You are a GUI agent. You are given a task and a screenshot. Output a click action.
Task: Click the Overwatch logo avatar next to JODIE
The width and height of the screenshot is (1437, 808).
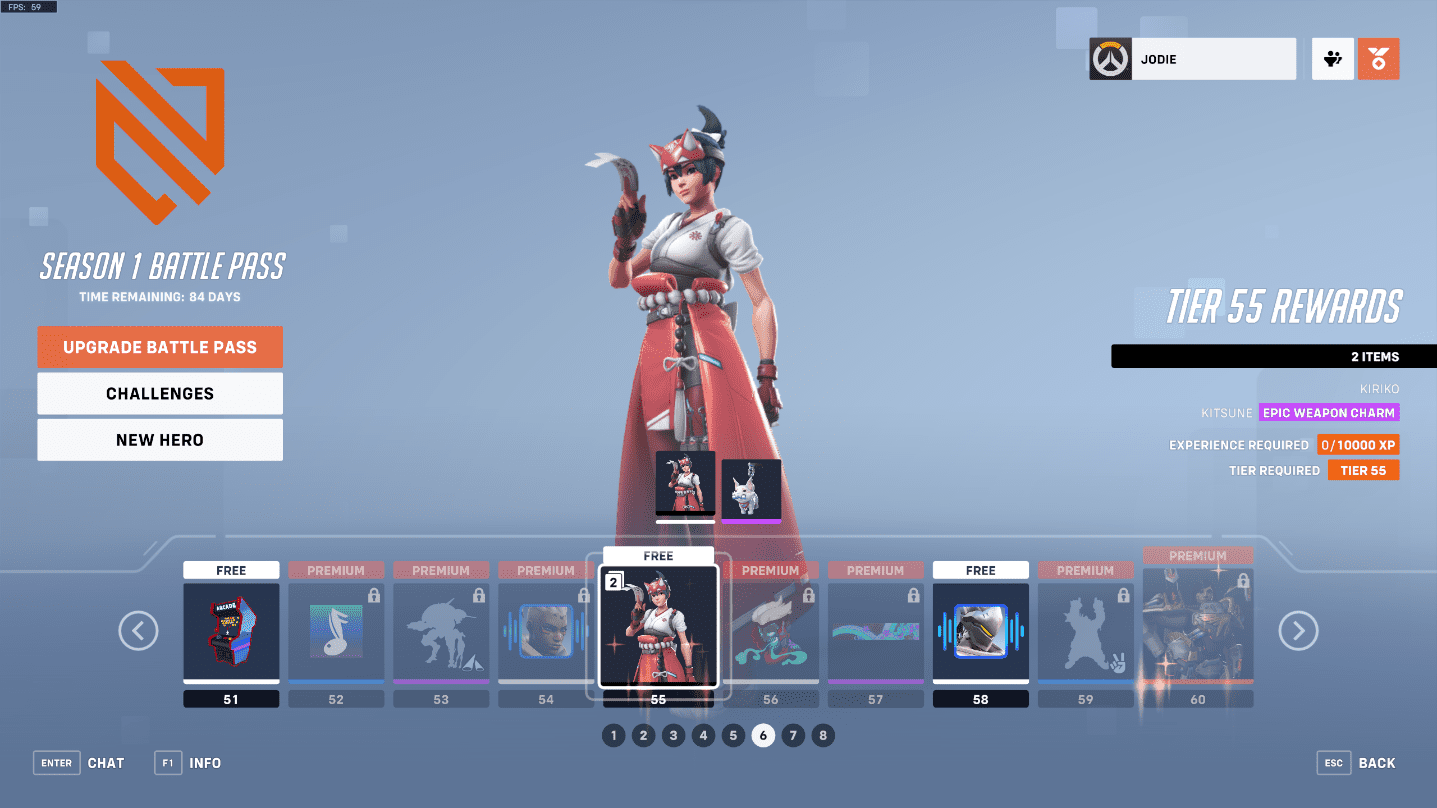[x=1110, y=58]
